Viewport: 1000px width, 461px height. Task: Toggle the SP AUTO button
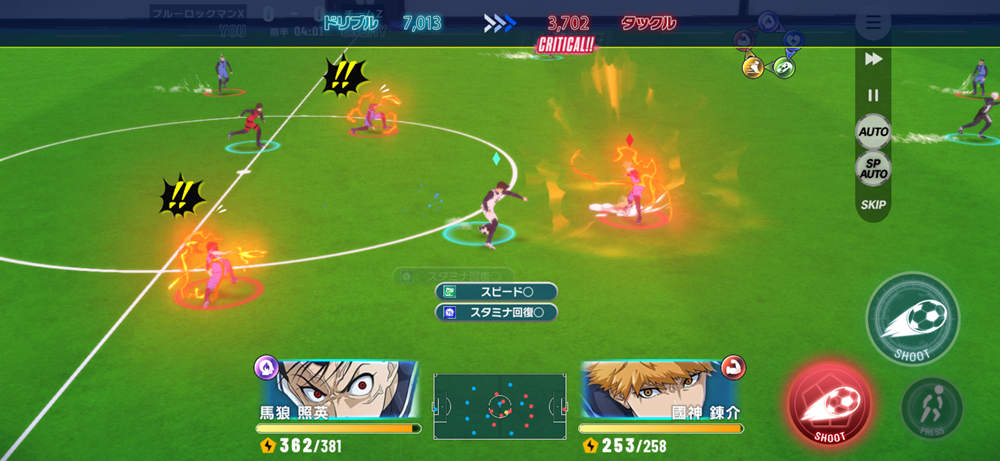[x=873, y=168]
